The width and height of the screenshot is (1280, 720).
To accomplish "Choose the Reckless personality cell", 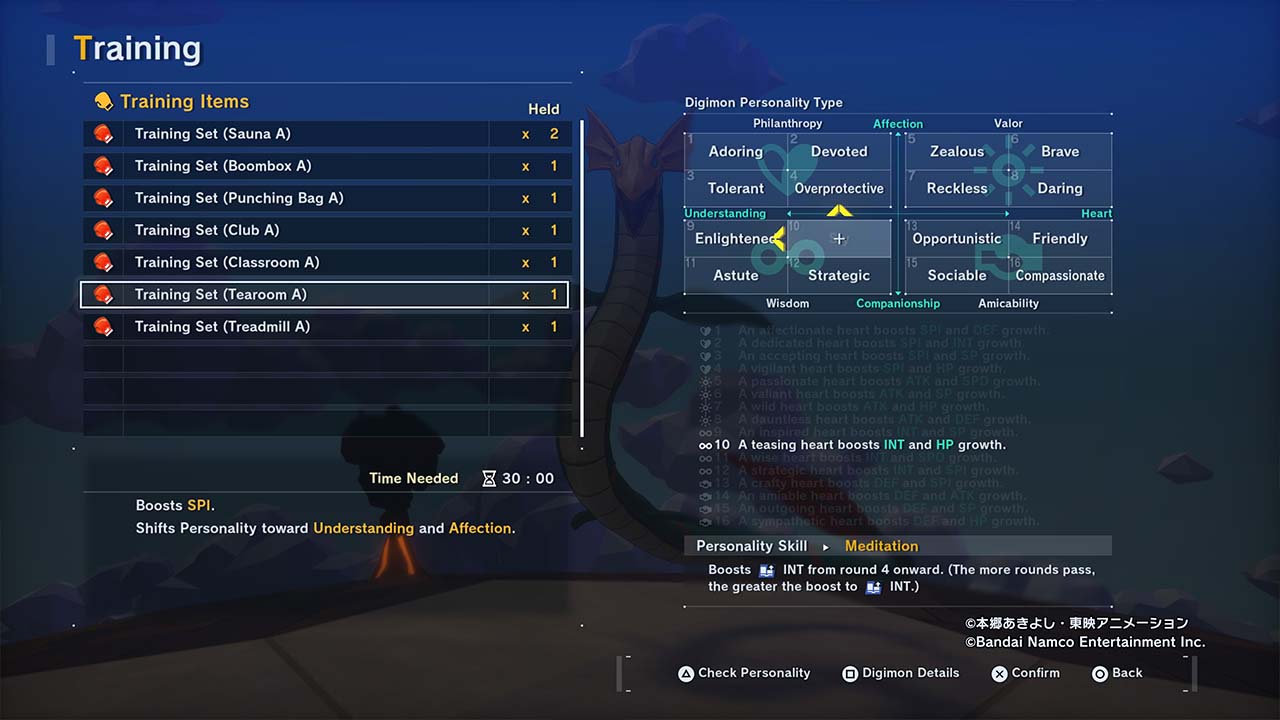I will coord(957,189).
